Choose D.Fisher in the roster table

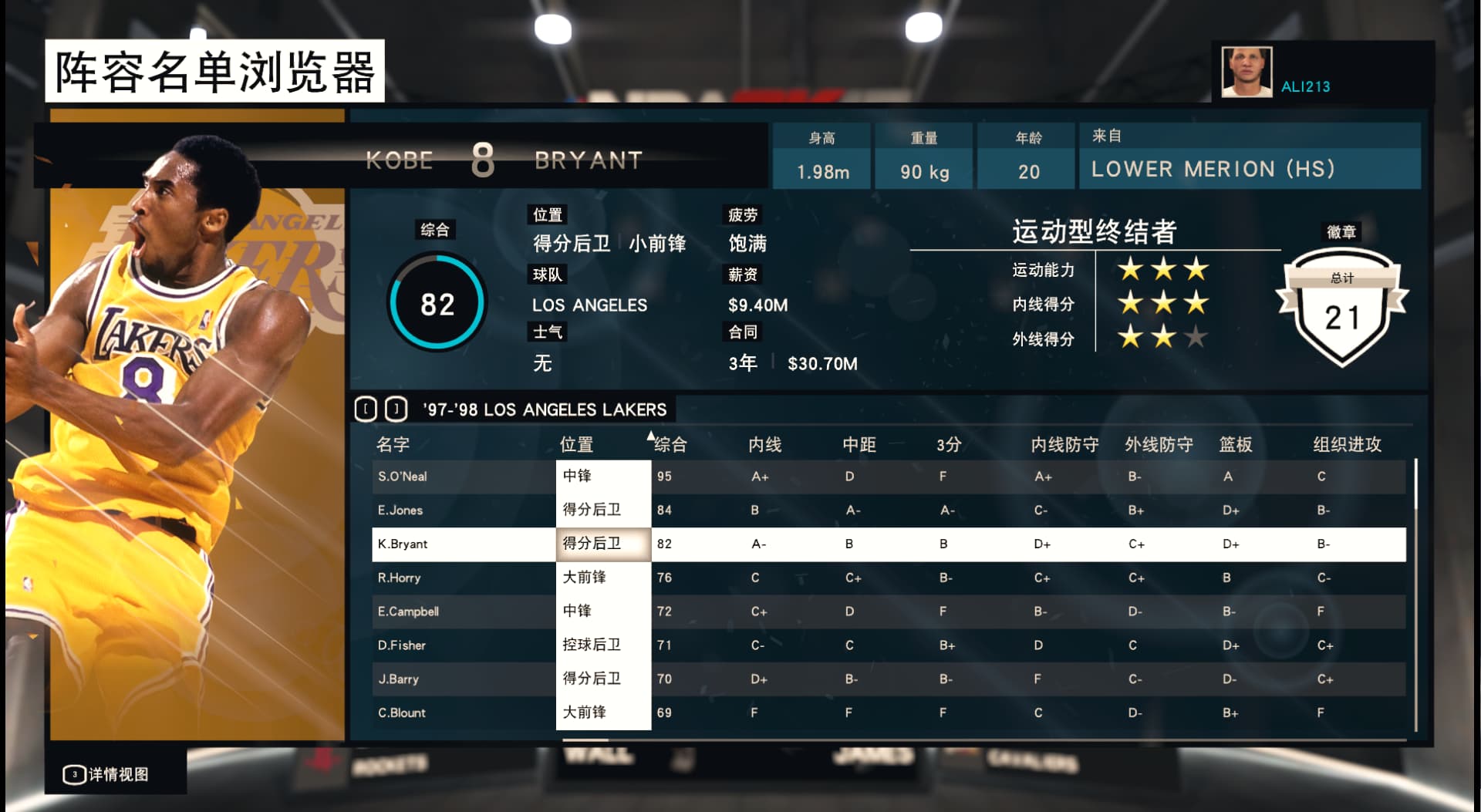click(402, 645)
